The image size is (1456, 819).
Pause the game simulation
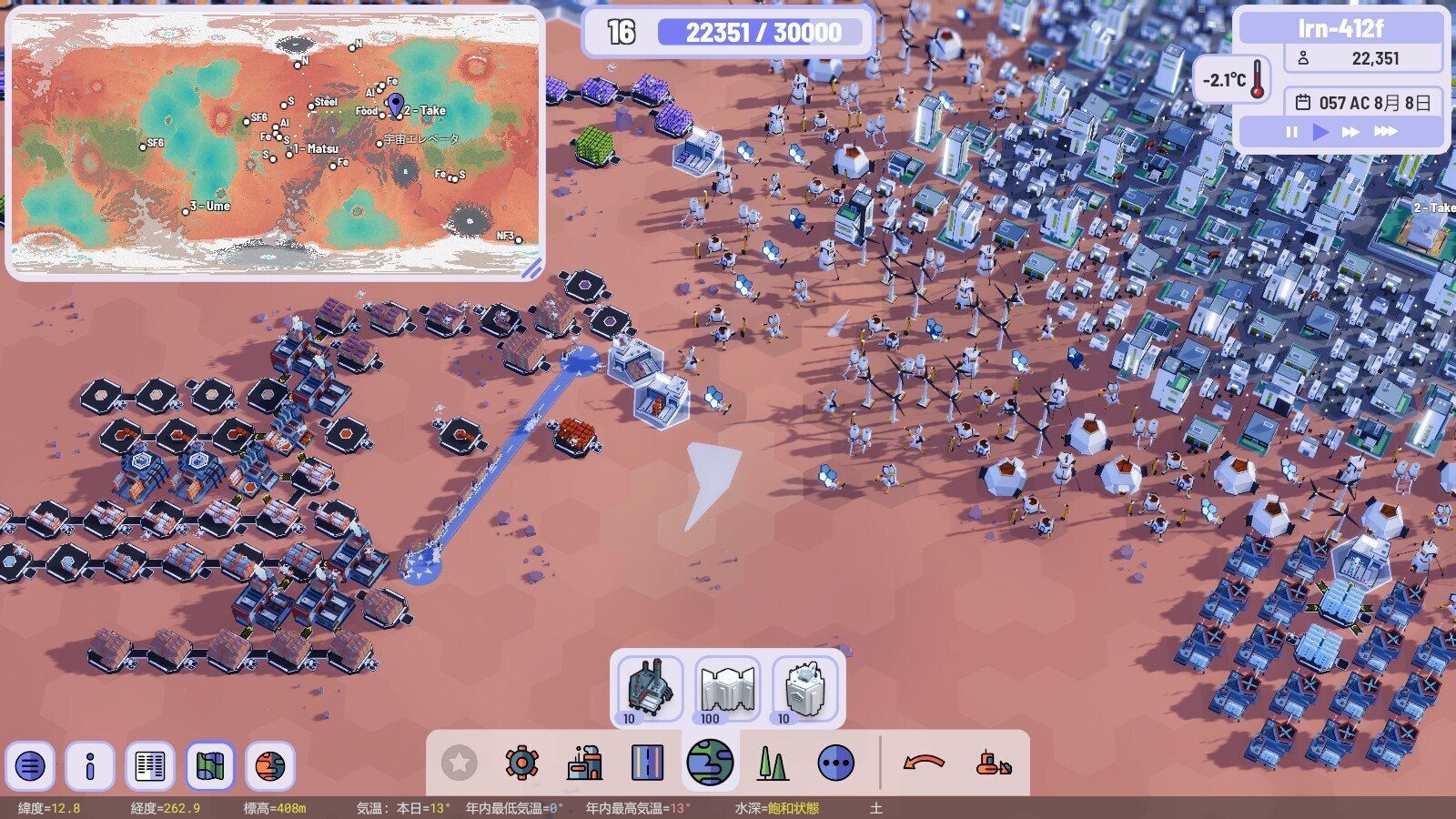pos(1292,132)
